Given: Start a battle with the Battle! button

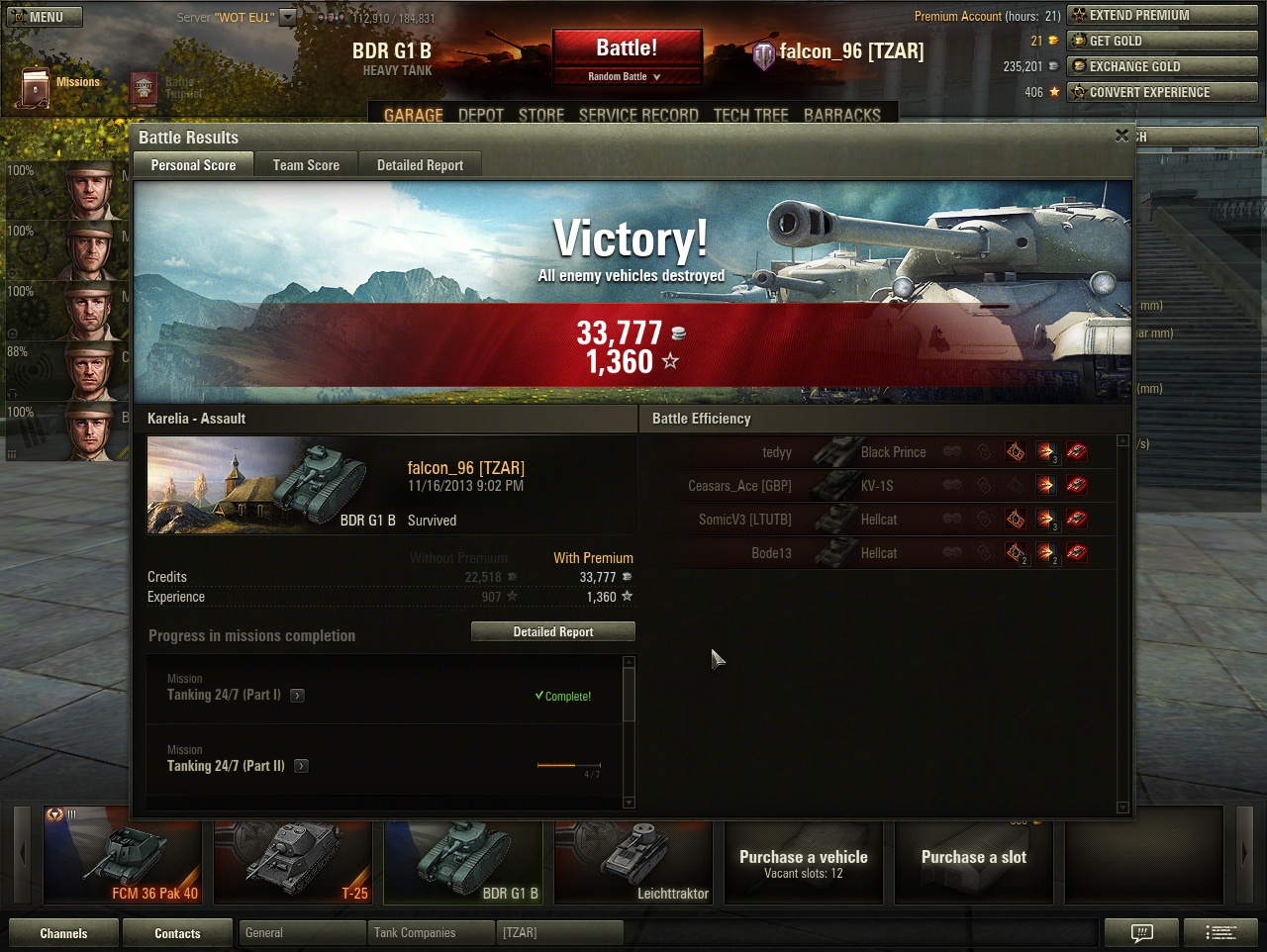Looking at the screenshot, I should 627,48.
